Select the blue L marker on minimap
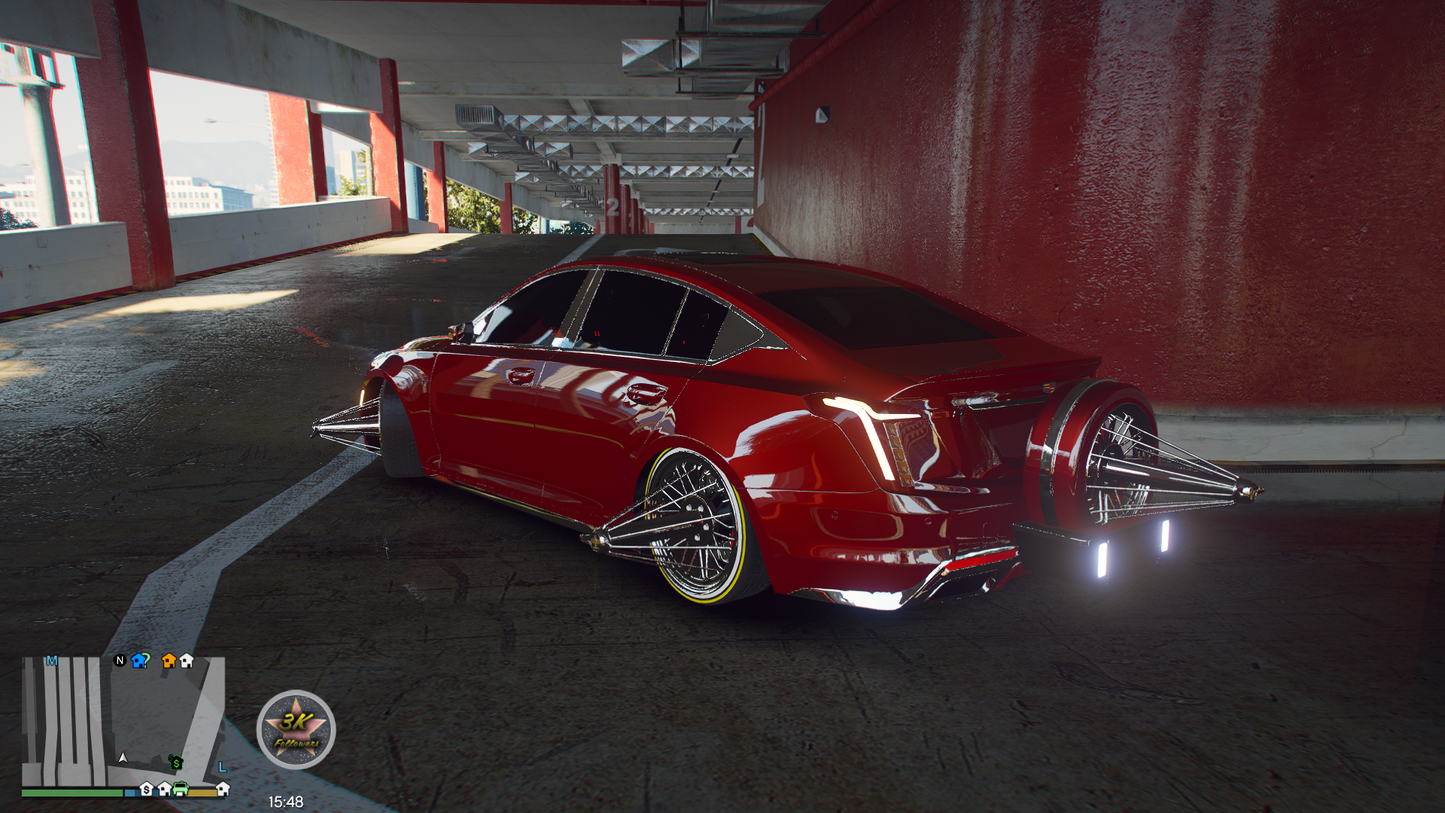The width and height of the screenshot is (1445, 813). (x=222, y=768)
